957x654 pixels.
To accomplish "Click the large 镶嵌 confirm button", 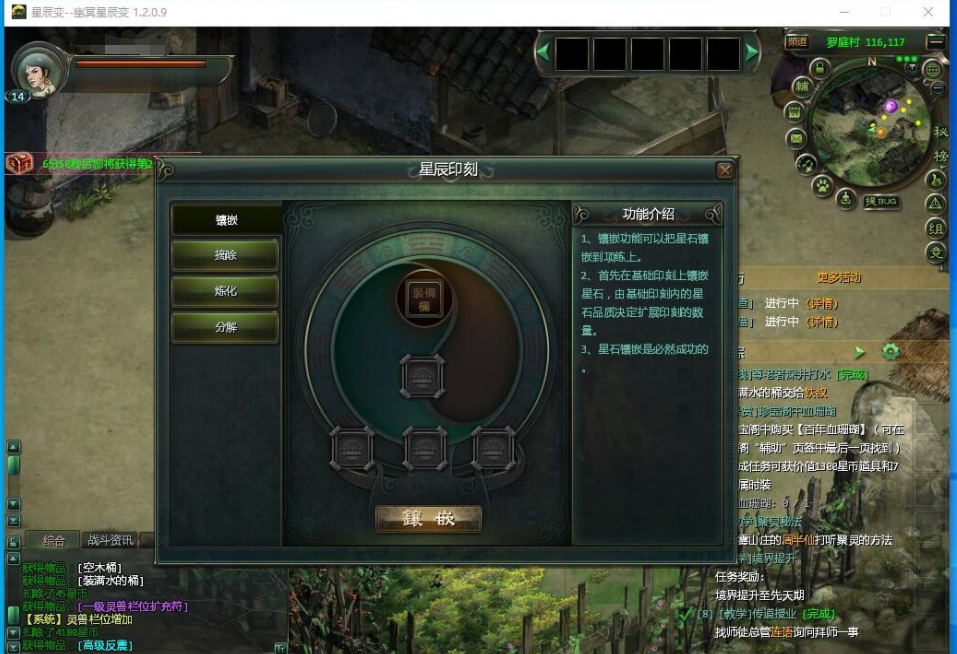I will click(x=428, y=519).
